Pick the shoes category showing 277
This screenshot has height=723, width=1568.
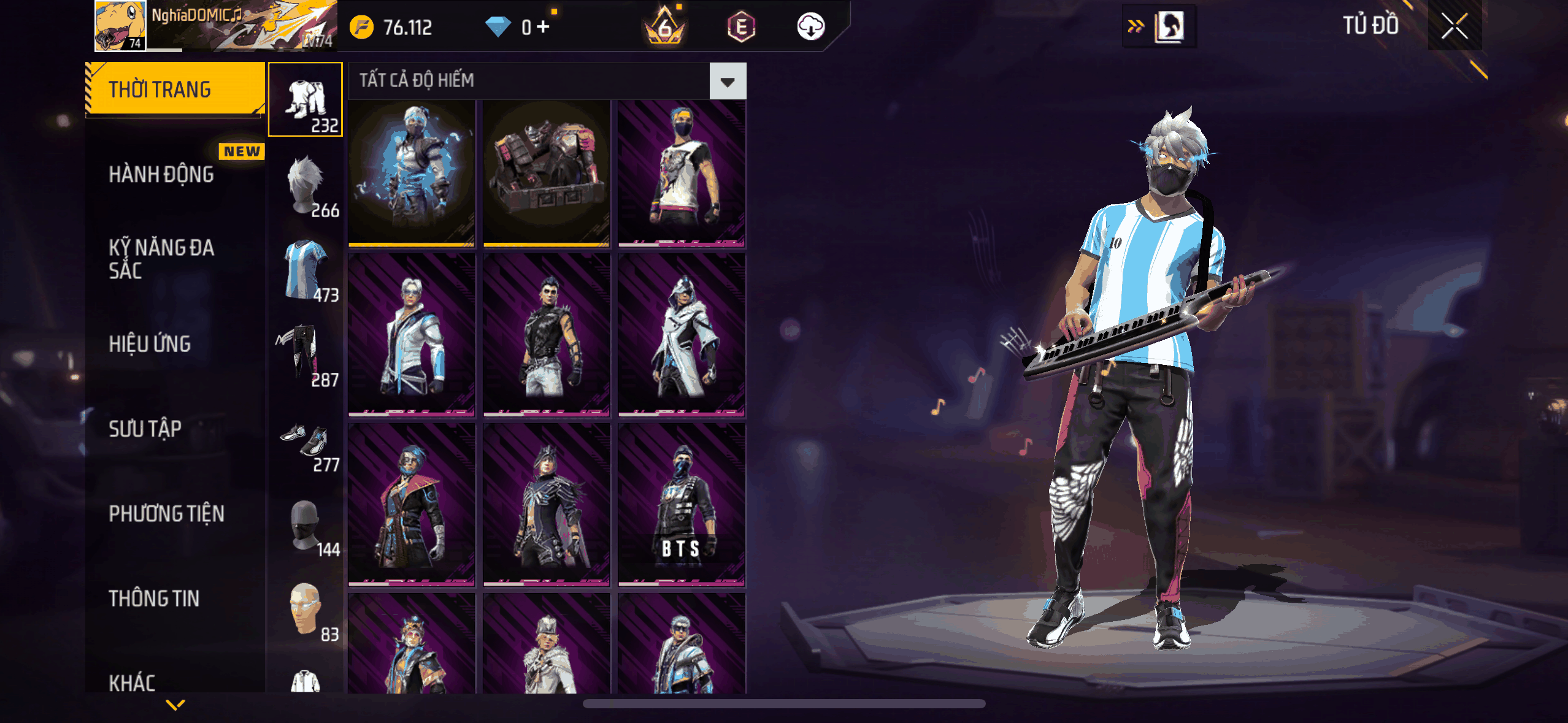pos(306,442)
